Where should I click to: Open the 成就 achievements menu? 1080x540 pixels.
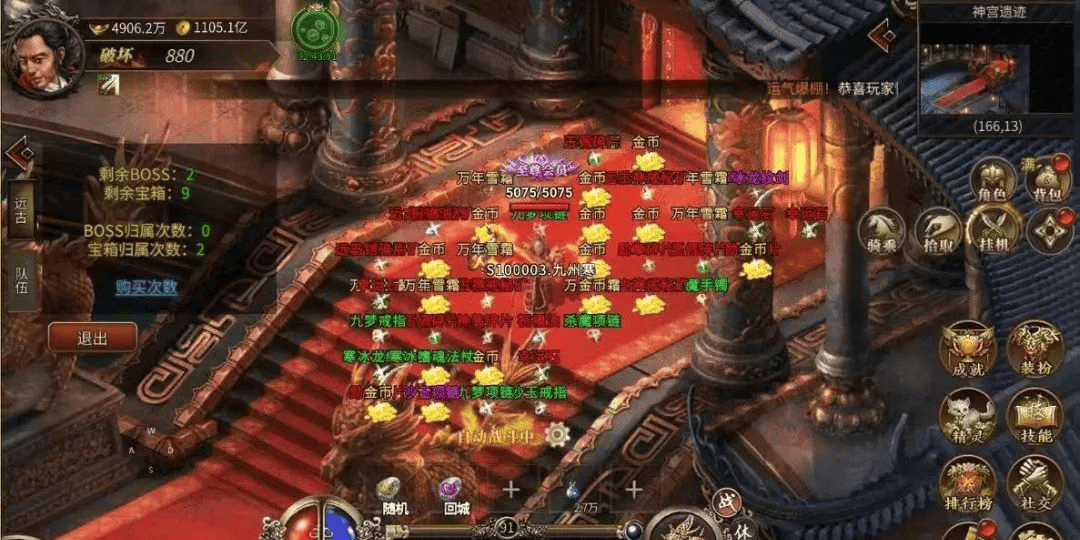(967, 352)
